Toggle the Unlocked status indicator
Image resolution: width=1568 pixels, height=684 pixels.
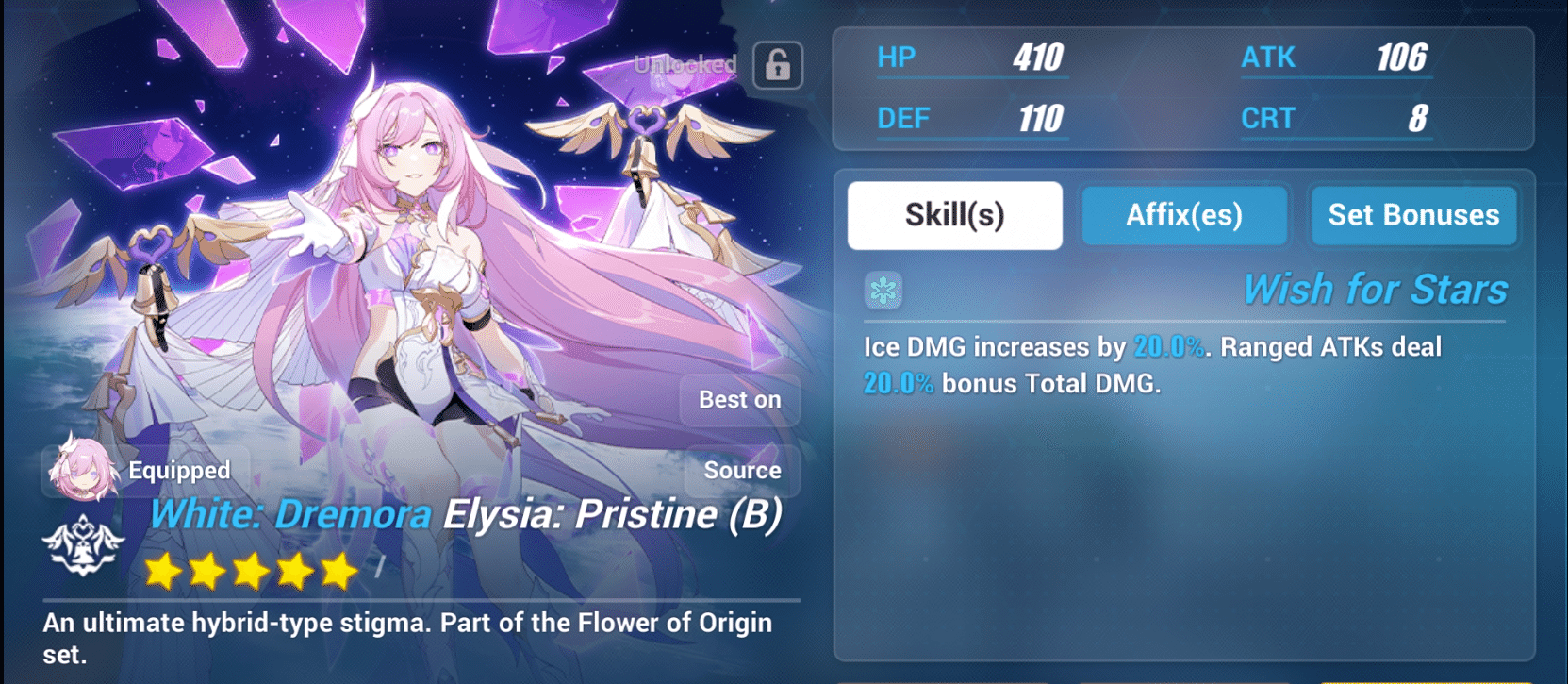(685, 65)
